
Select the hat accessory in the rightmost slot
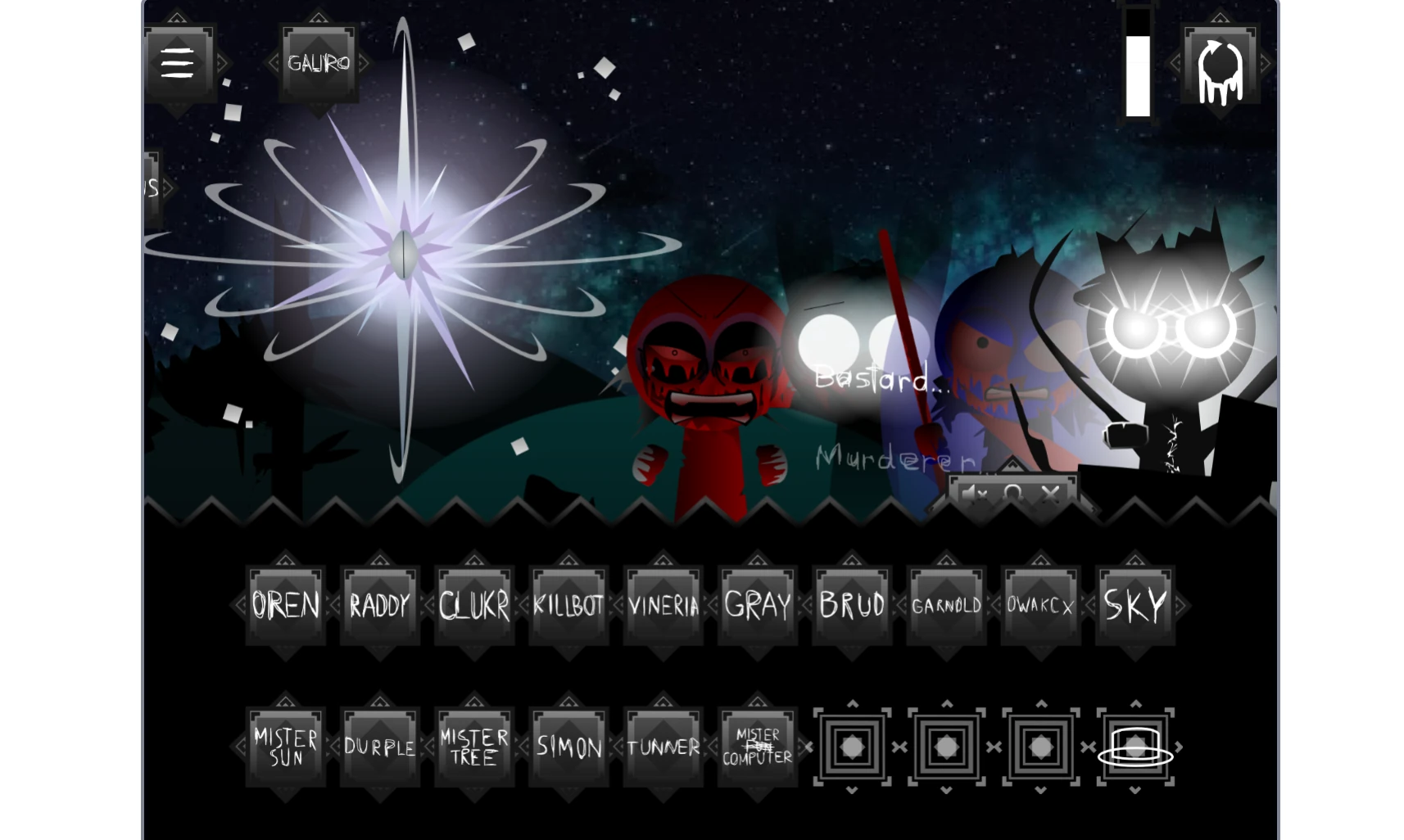click(1136, 747)
